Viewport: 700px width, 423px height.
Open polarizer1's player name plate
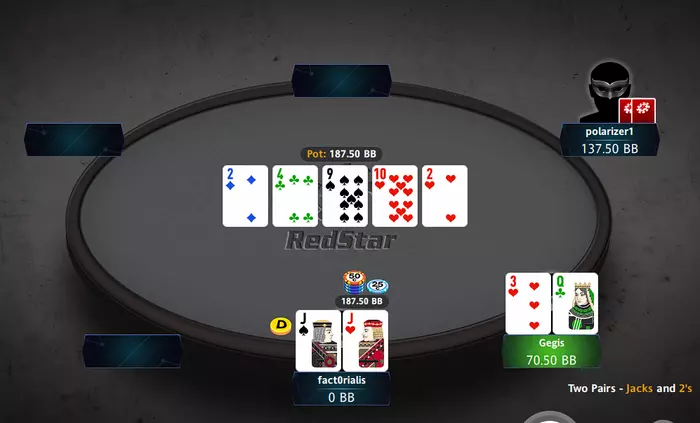pyautogui.click(x=610, y=139)
